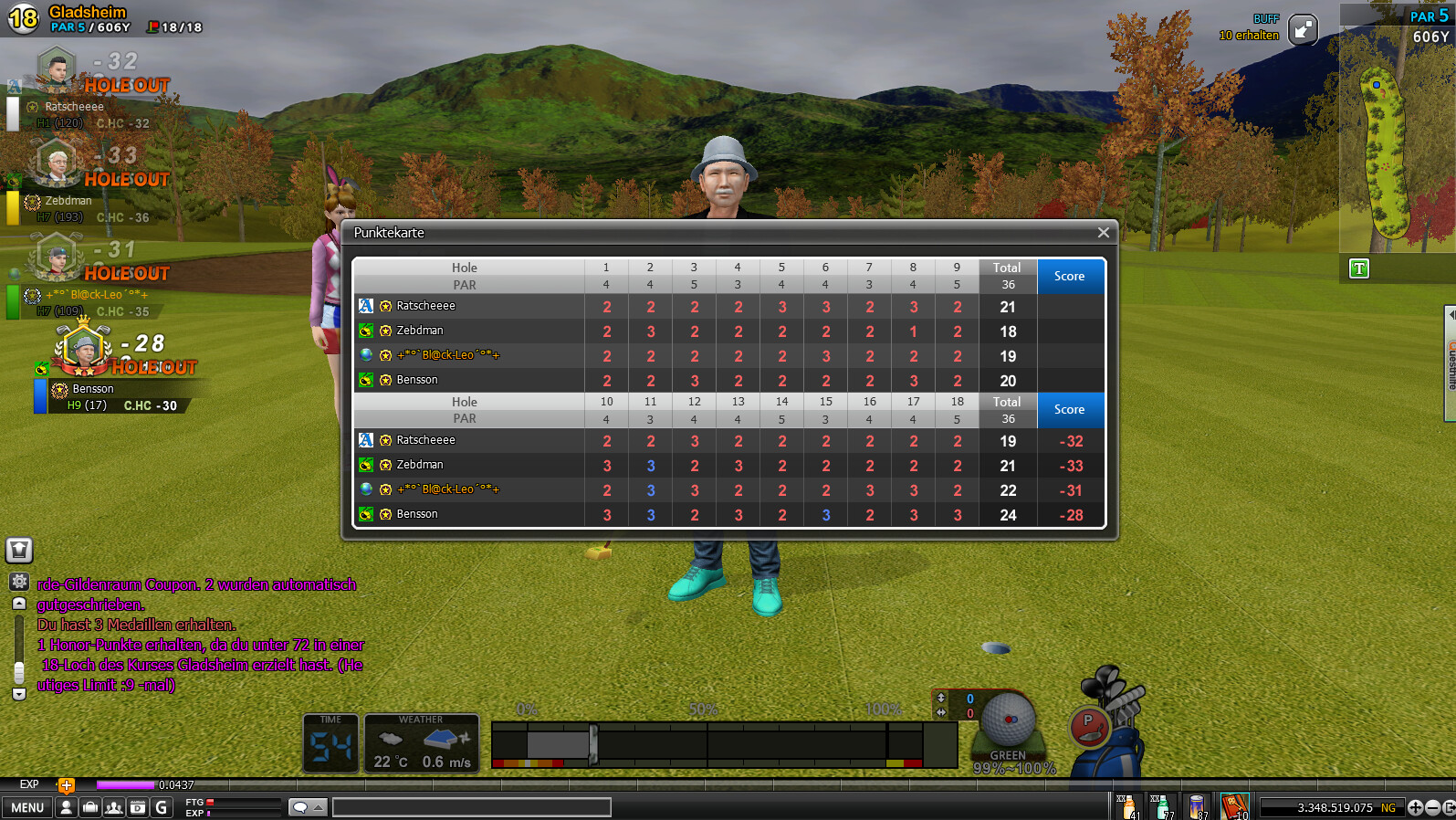Open the guild G icon
The image size is (1456, 820).
(162, 807)
